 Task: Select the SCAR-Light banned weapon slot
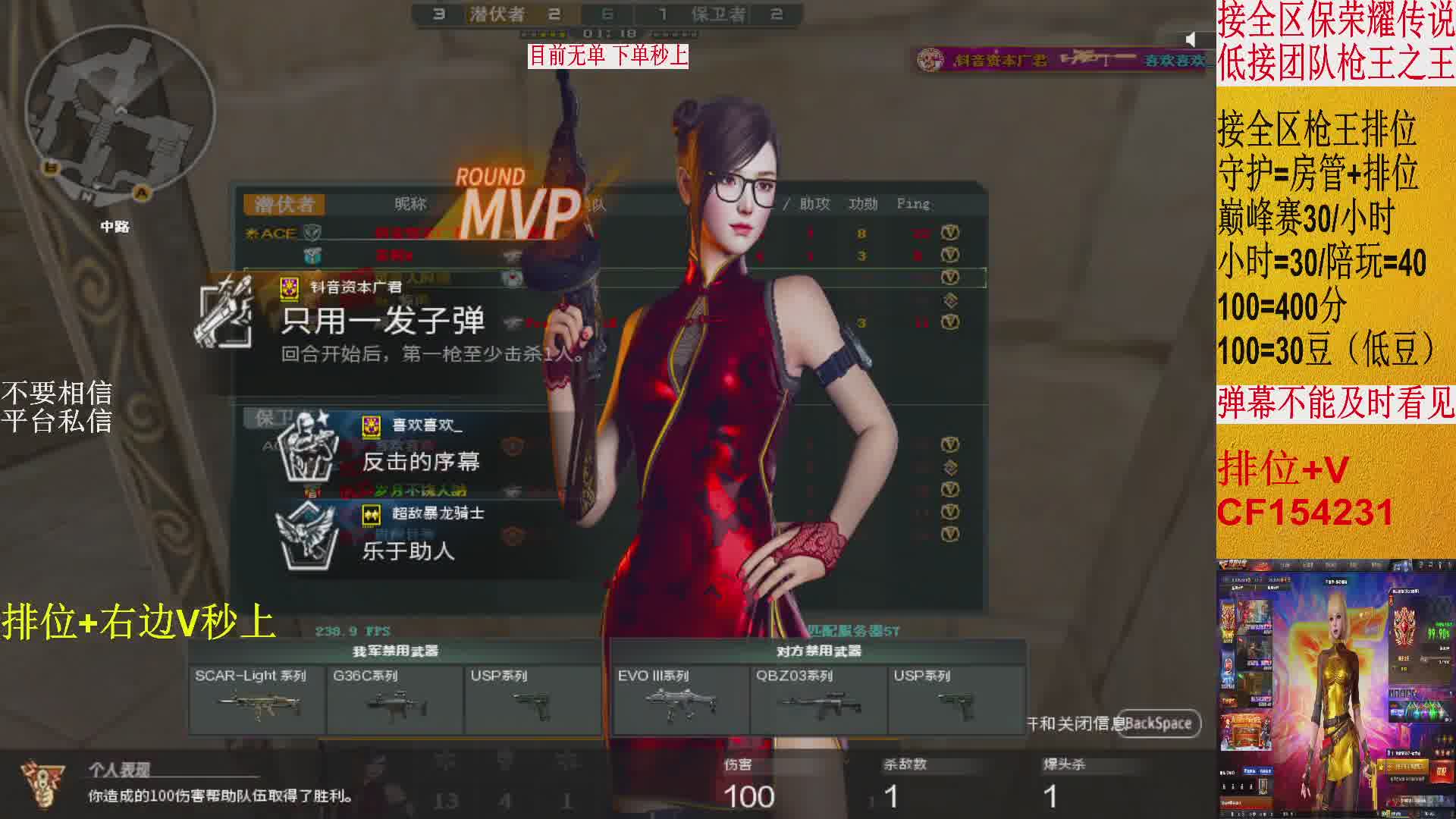[x=257, y=699]
